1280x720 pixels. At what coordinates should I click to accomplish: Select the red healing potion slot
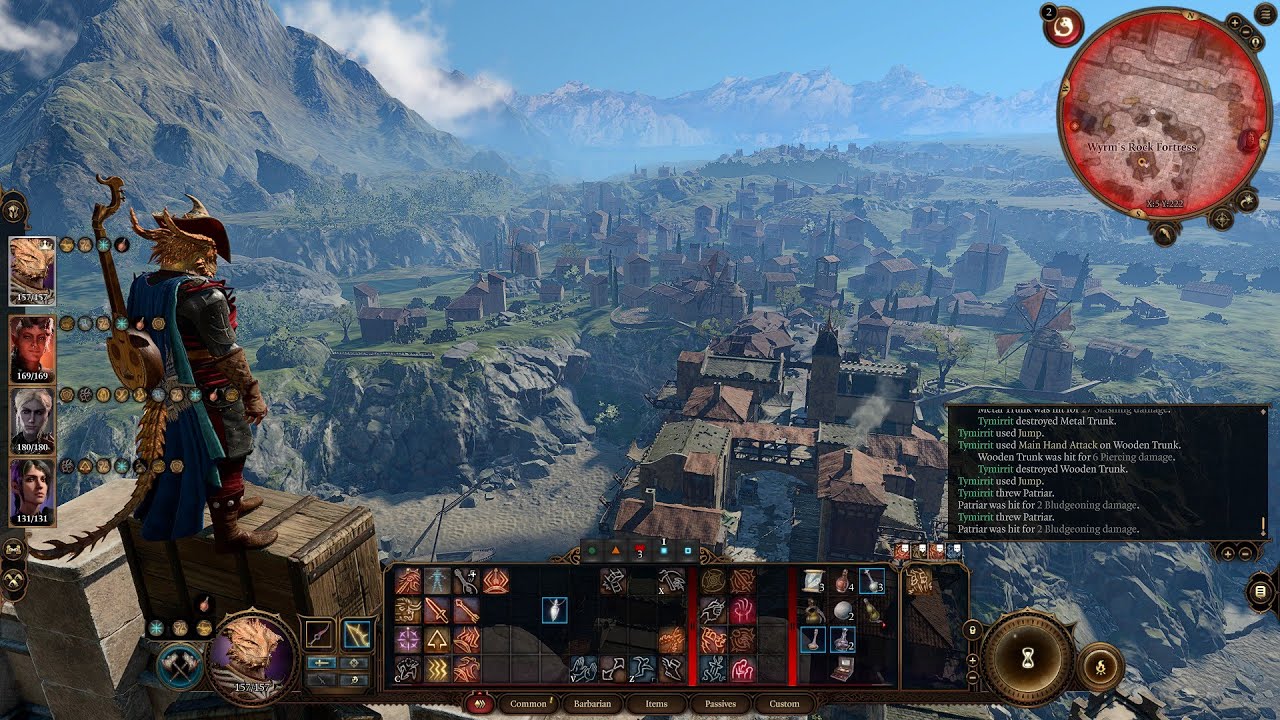coord(843,581)
